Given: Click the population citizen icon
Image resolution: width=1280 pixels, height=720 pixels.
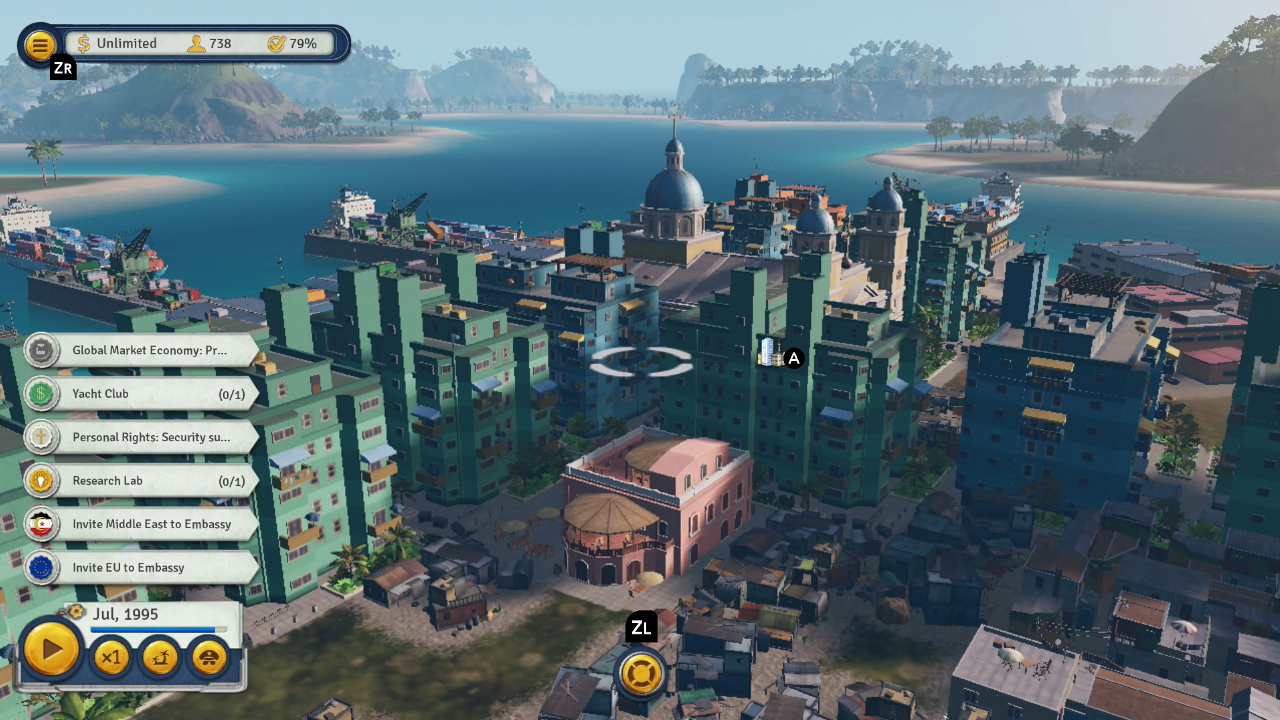Looking at the screenshot, I should (x=196, y=44).
